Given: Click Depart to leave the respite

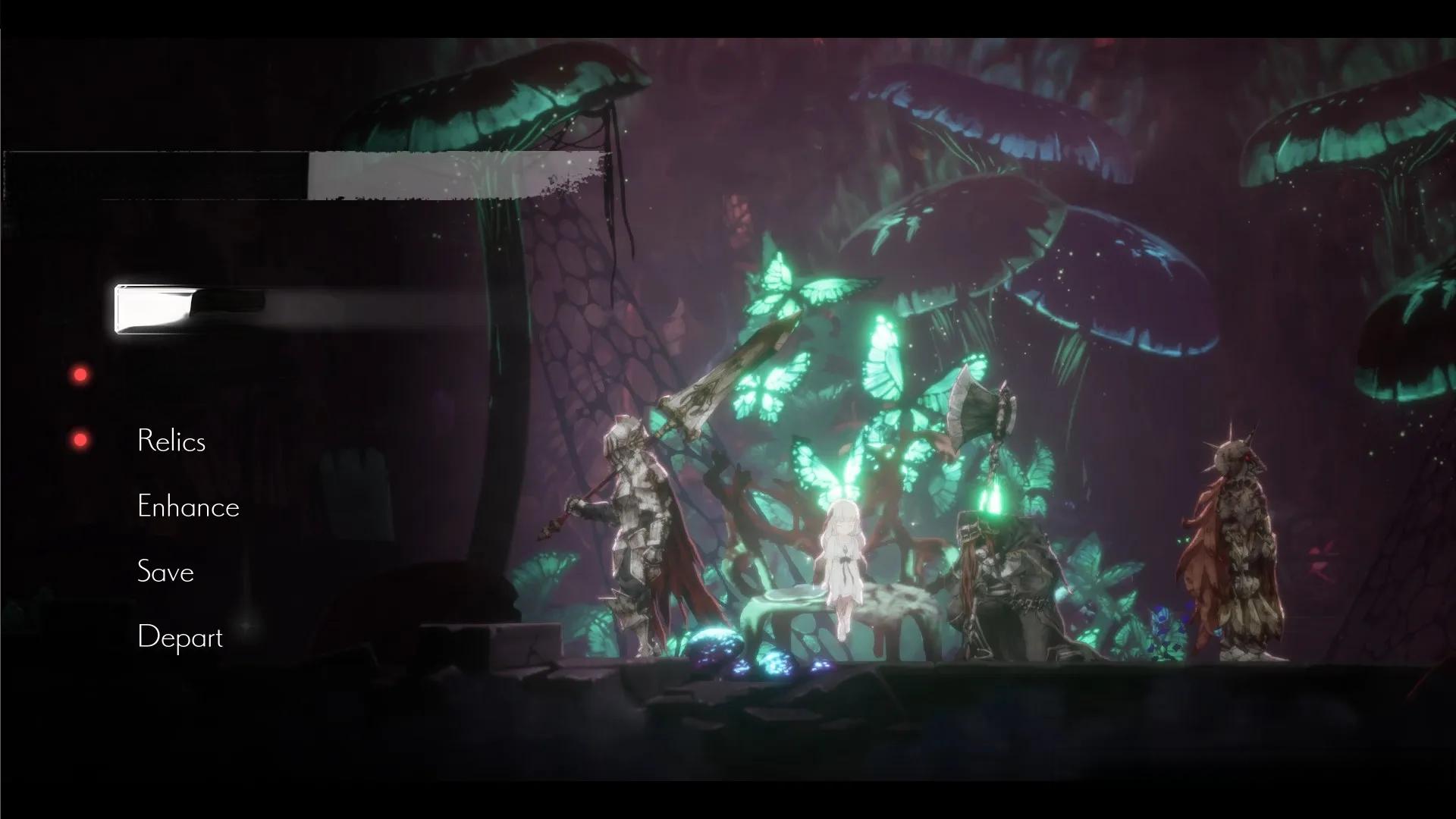Looking at the screenshot, I should pos(180,637).
